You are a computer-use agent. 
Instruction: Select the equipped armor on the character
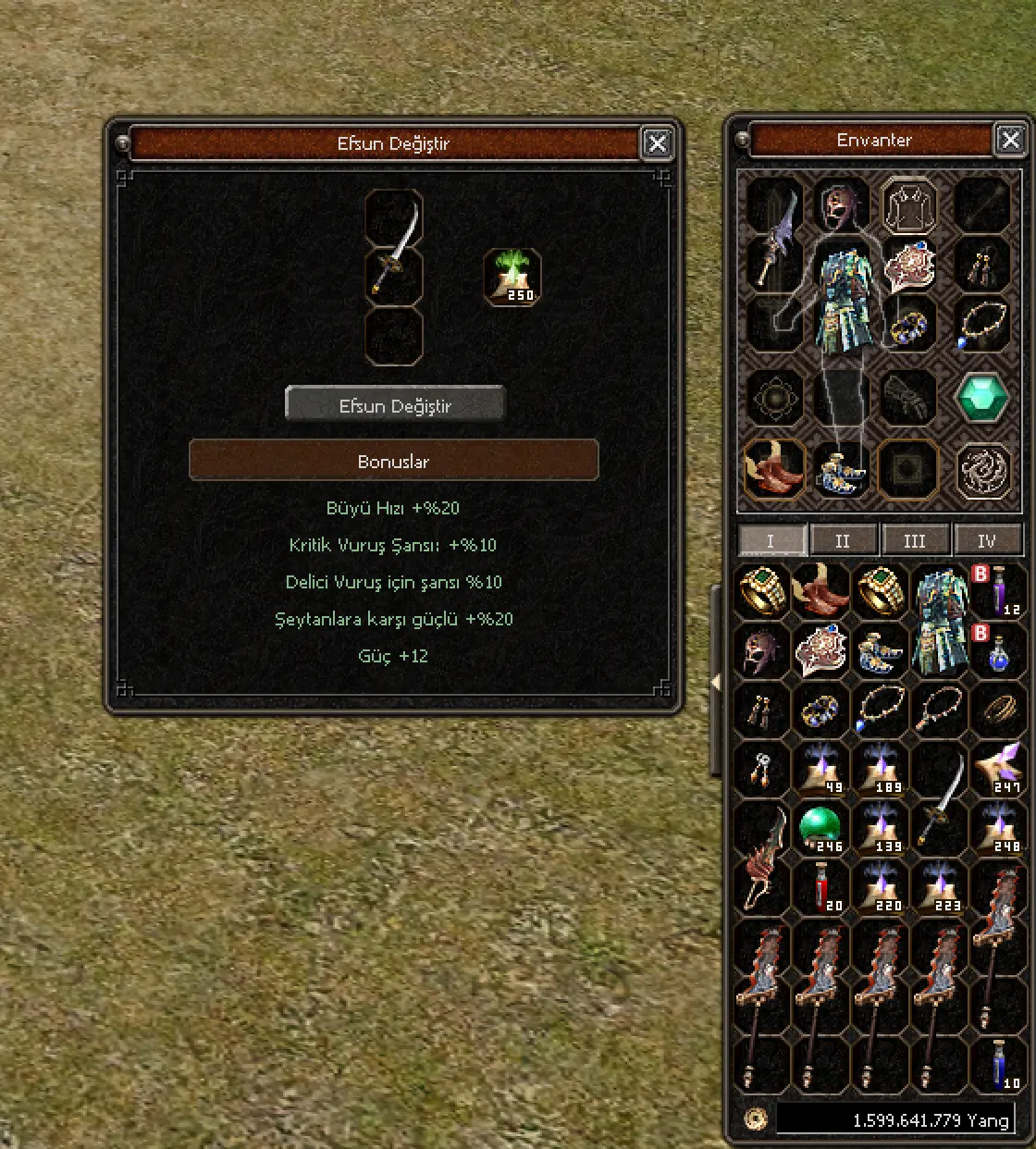pos(843,301)
